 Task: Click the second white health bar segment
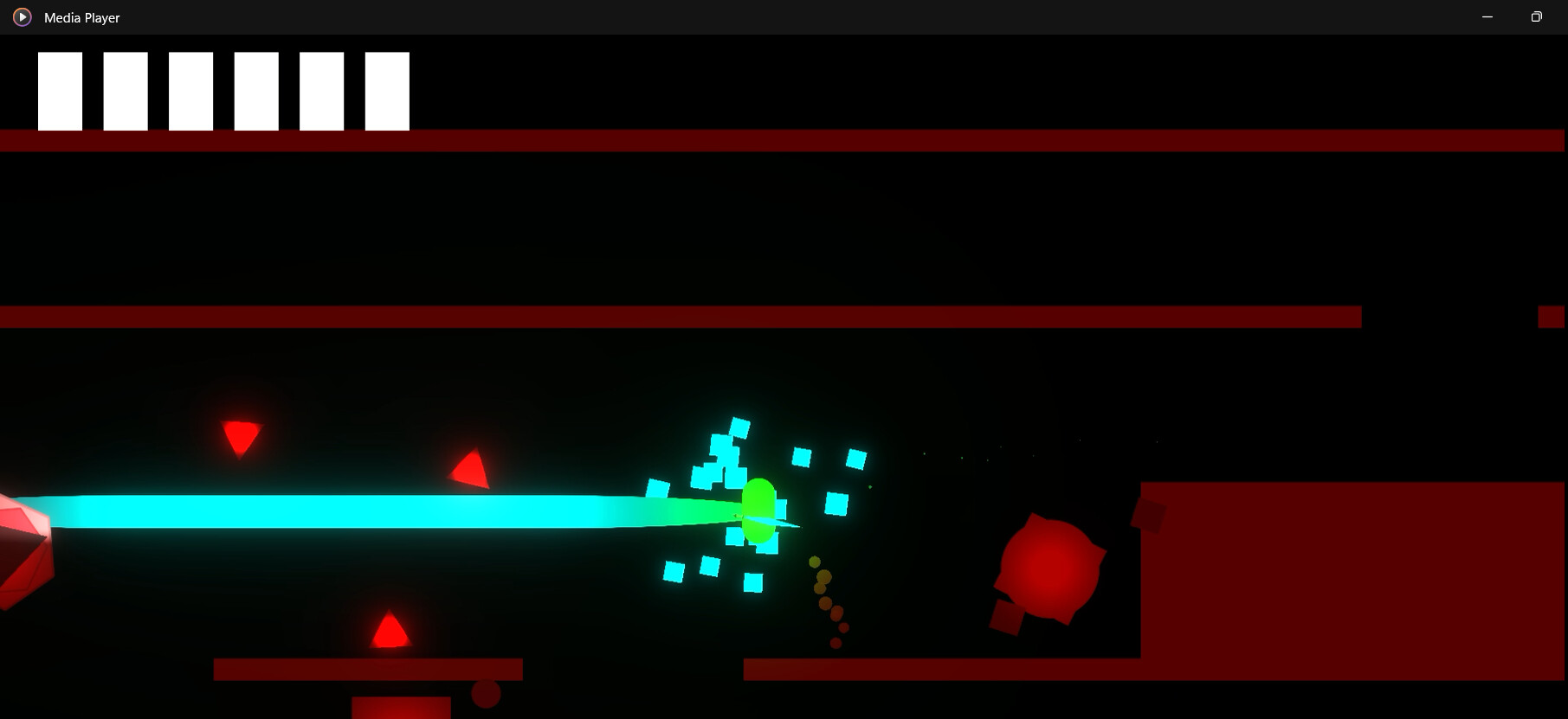point(125,90)
